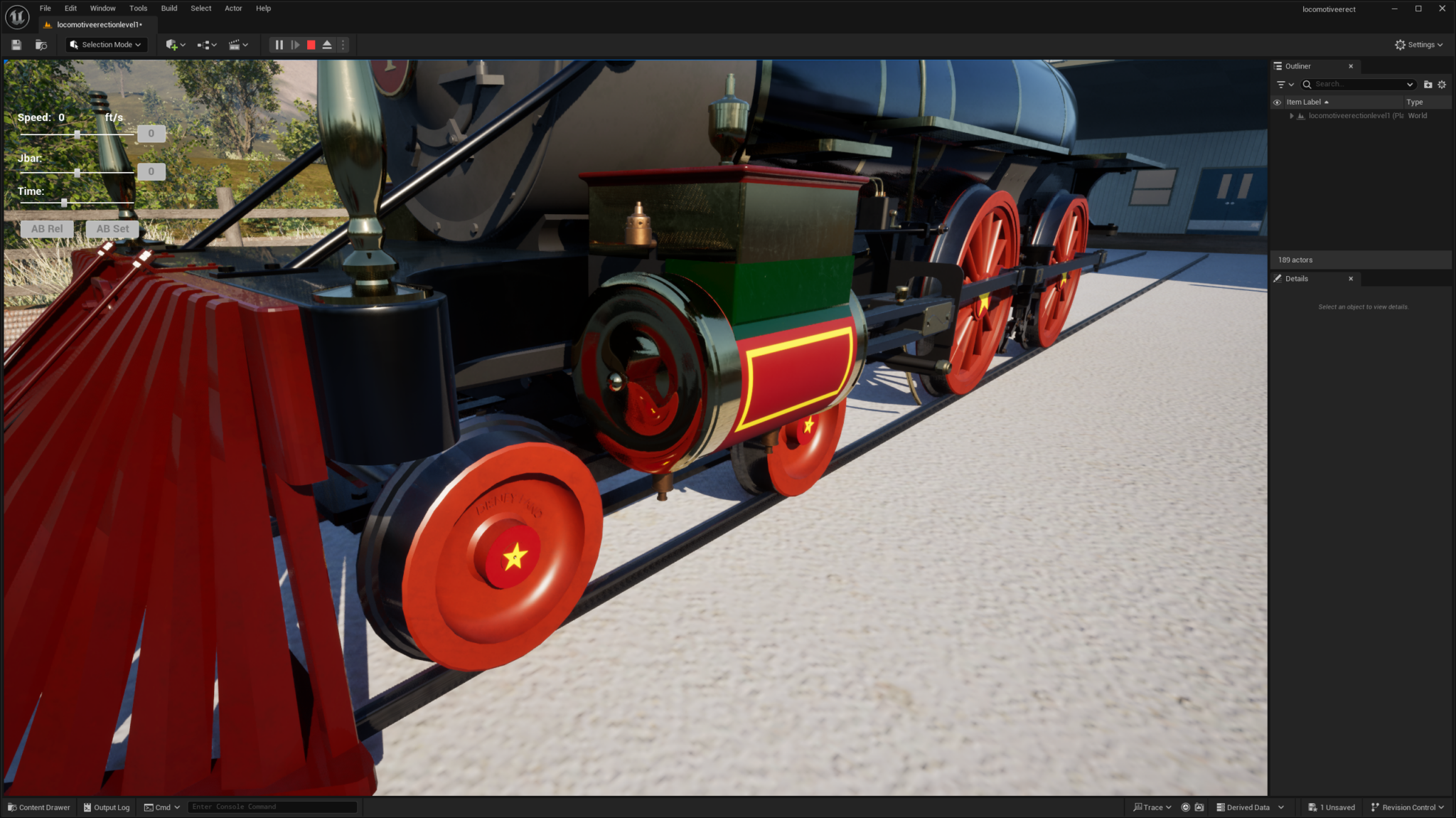
Task: Open the Selection Mode dropdown
Action: tap(105, 44)
